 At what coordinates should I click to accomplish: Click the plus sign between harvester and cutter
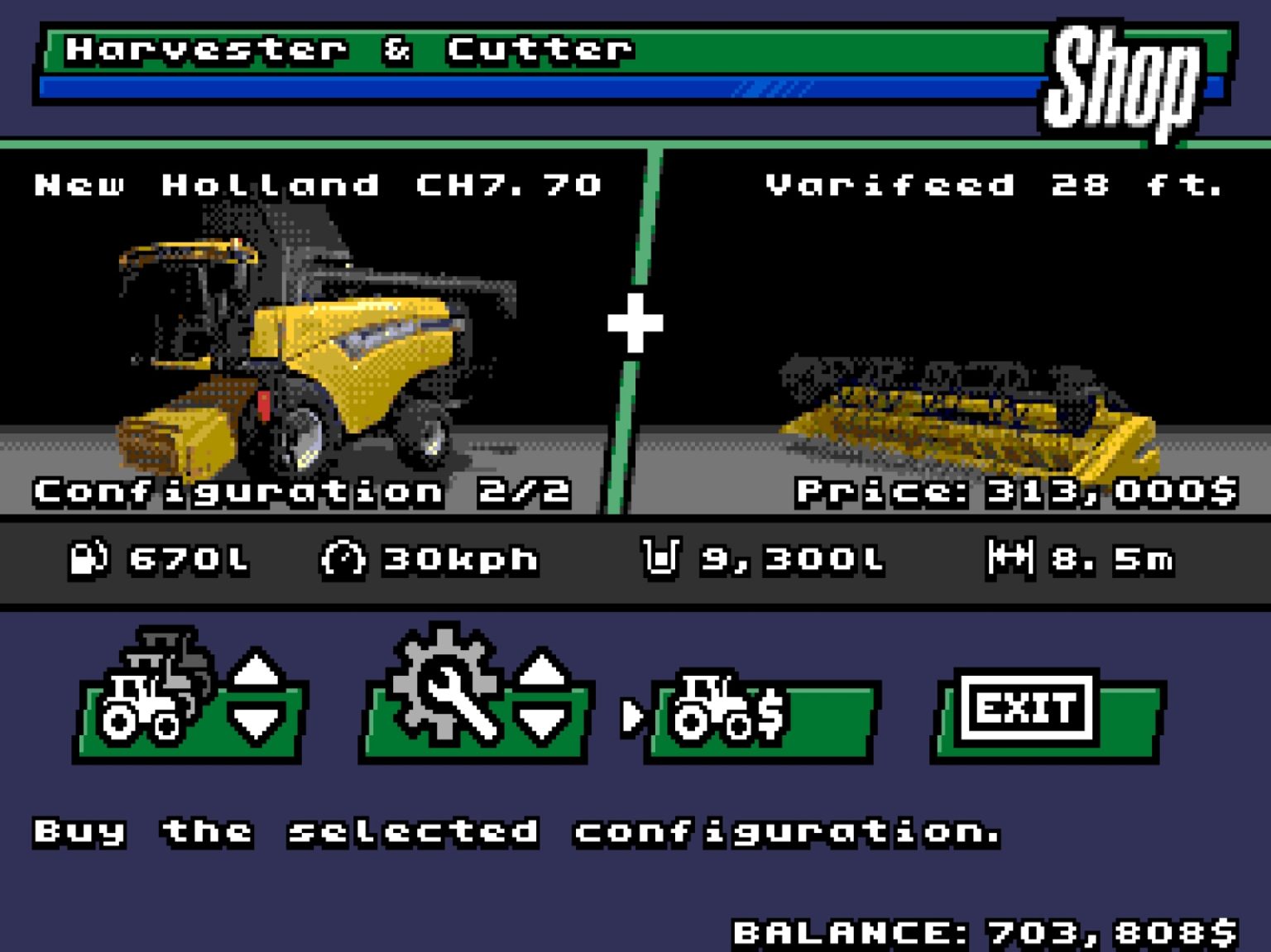(635, 323)
